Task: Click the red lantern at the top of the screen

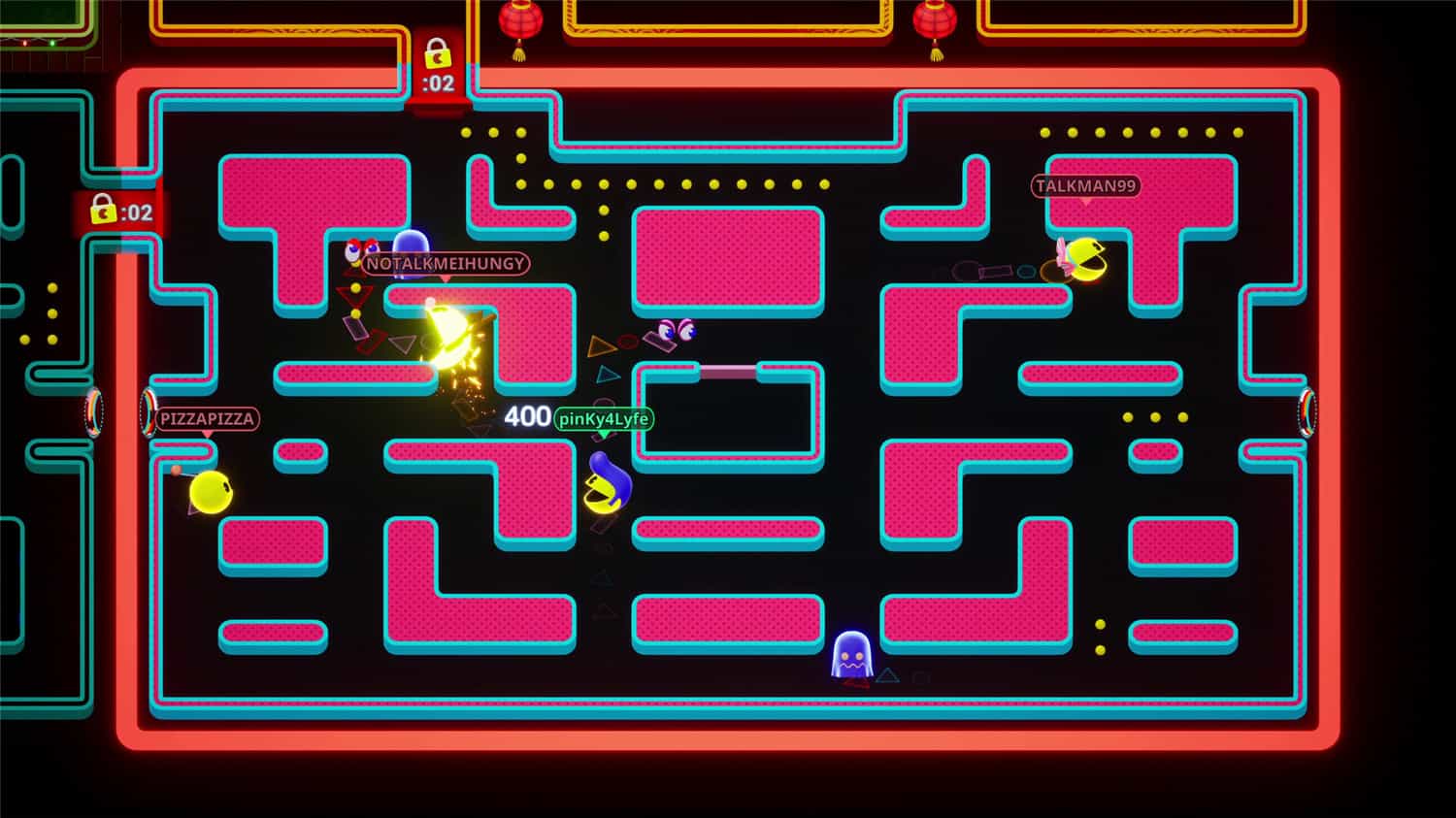Action: click(x=521, y=21)
